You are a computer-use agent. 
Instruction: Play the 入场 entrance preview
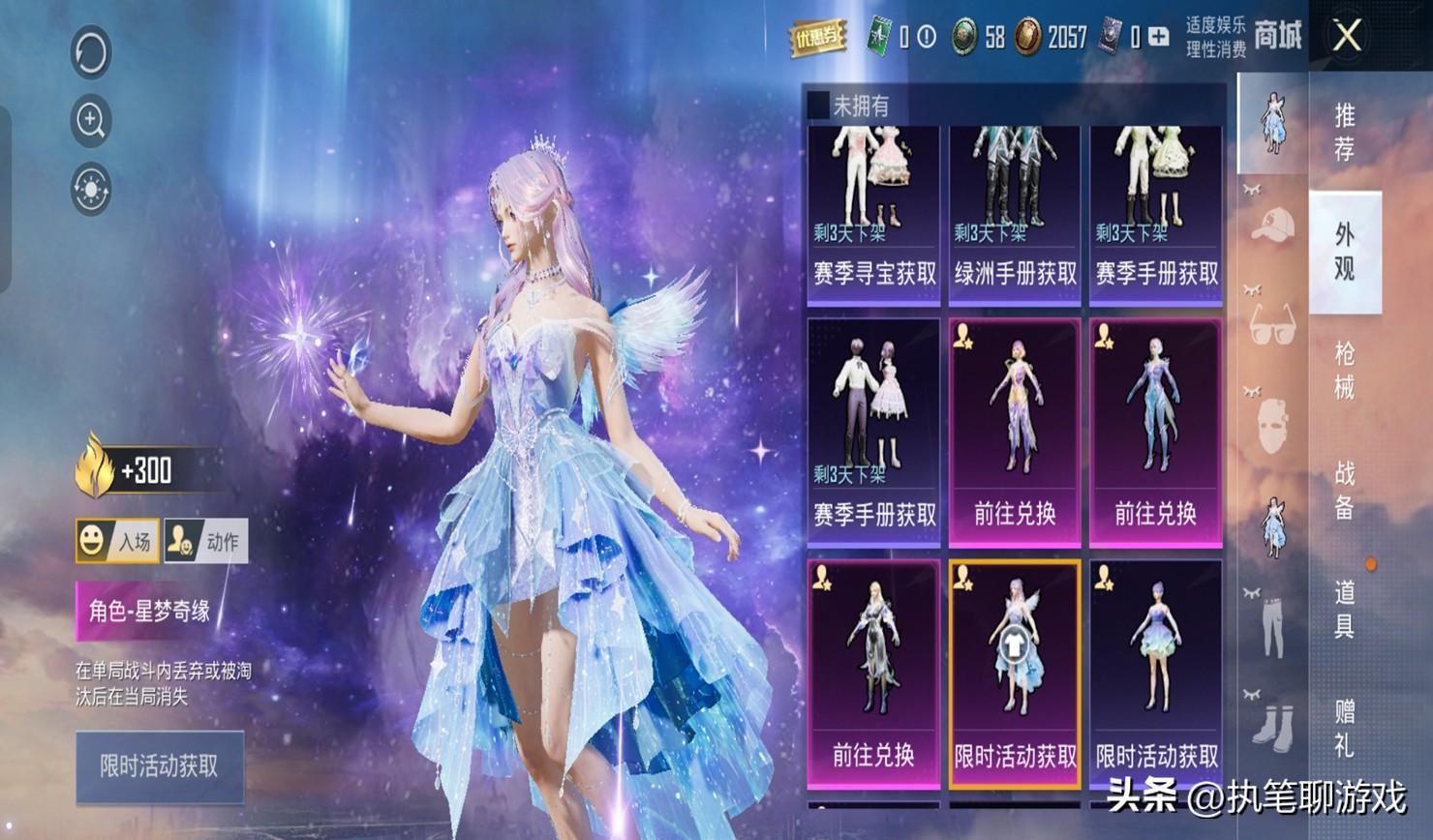(117, 541)
